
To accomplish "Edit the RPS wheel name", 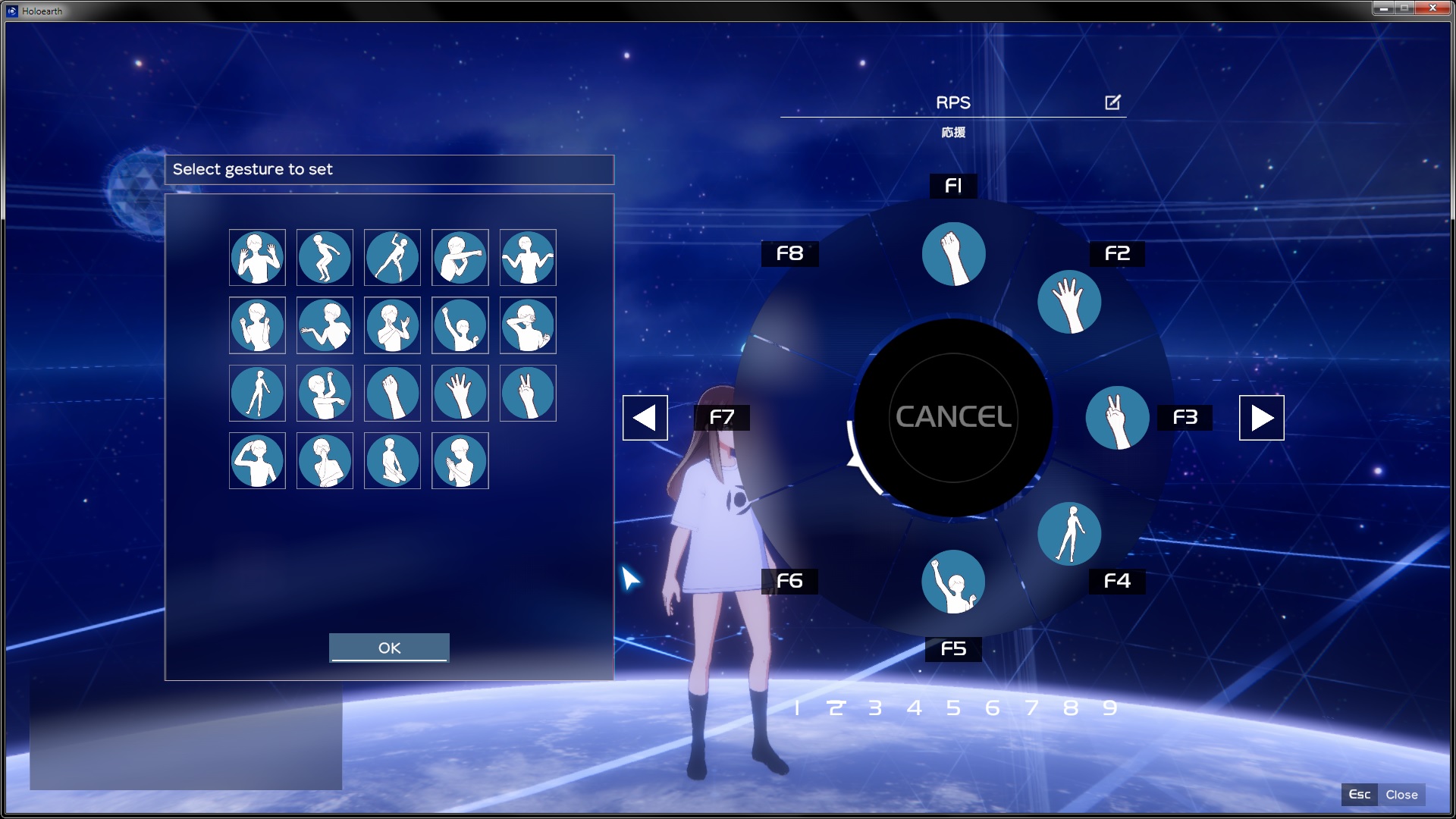I will pyautogui.click(x=1112, y=102).
